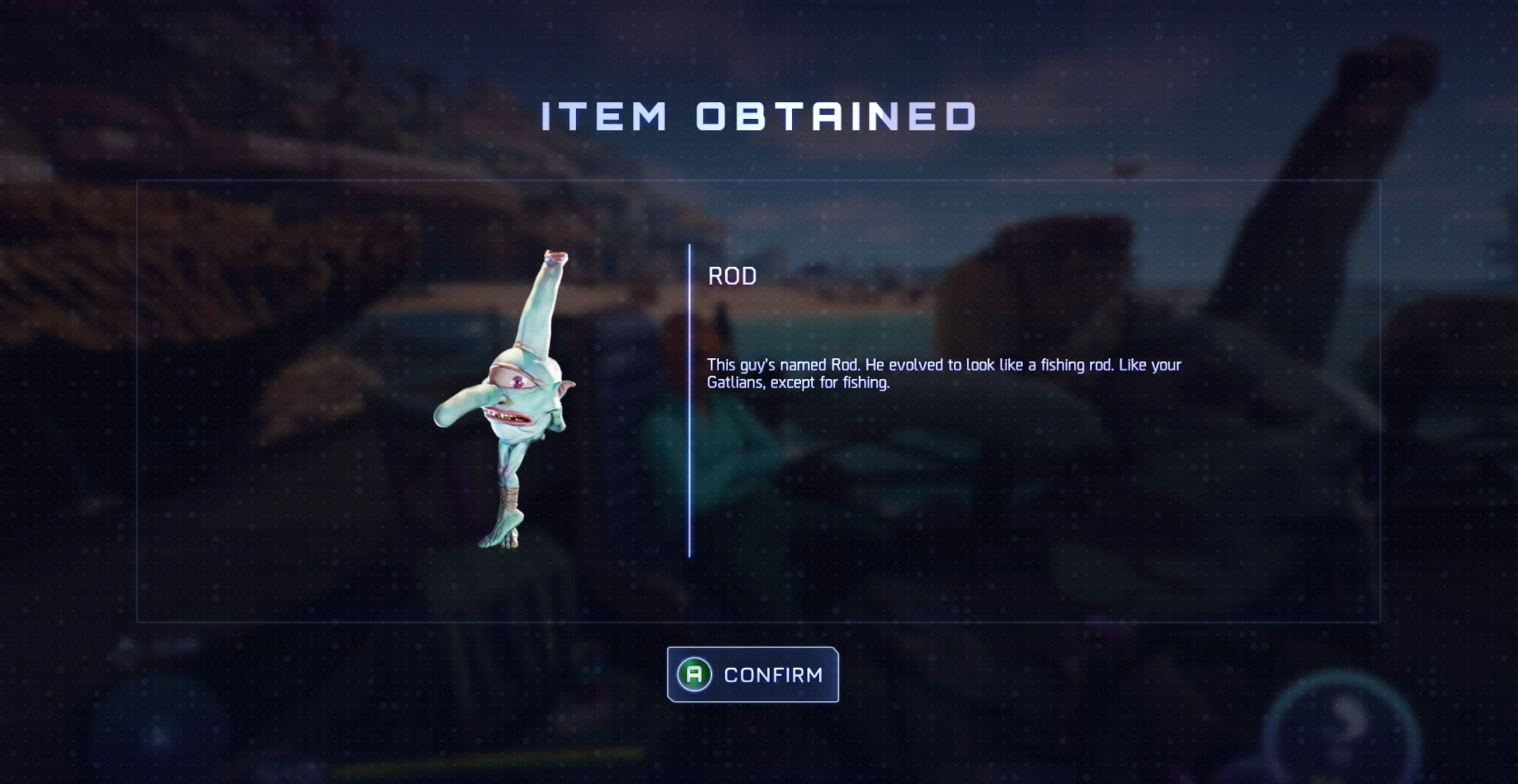Confirm the obtained Rod item
The image size is (1518, 784).
(x=753, y=674)
